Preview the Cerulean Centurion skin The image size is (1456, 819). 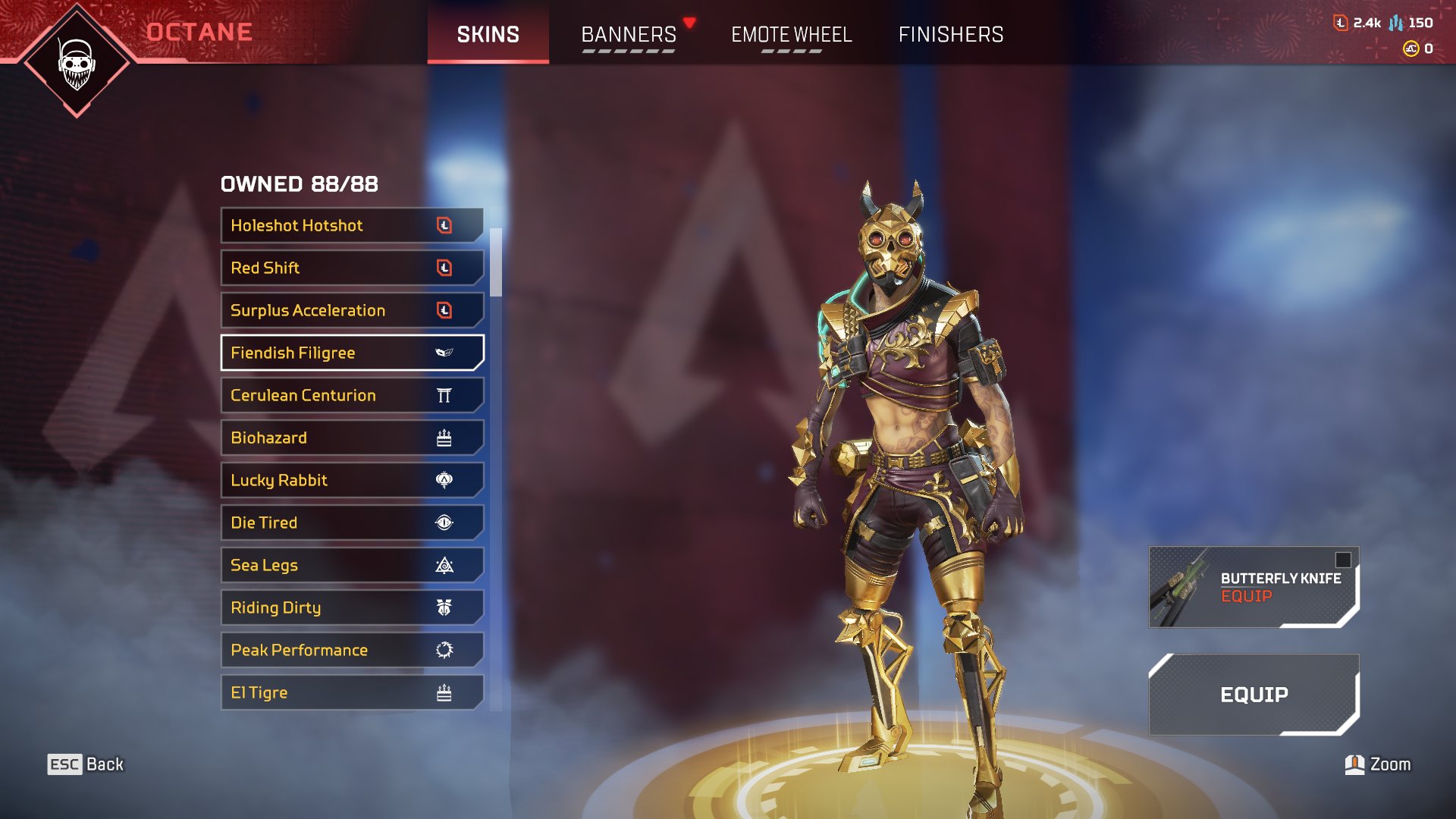point(352,395)
